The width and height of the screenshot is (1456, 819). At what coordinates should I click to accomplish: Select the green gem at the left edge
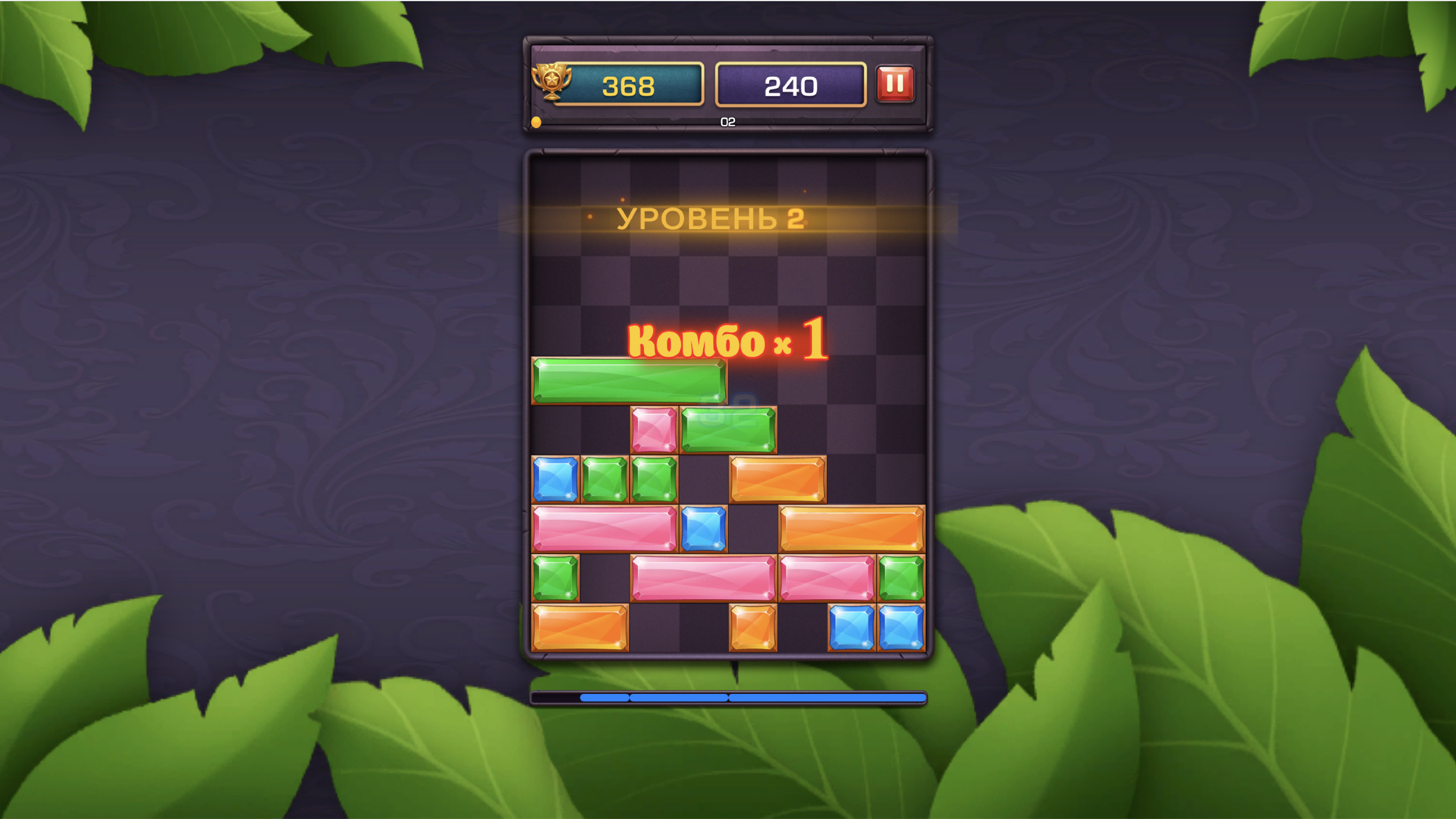(554, 577)
